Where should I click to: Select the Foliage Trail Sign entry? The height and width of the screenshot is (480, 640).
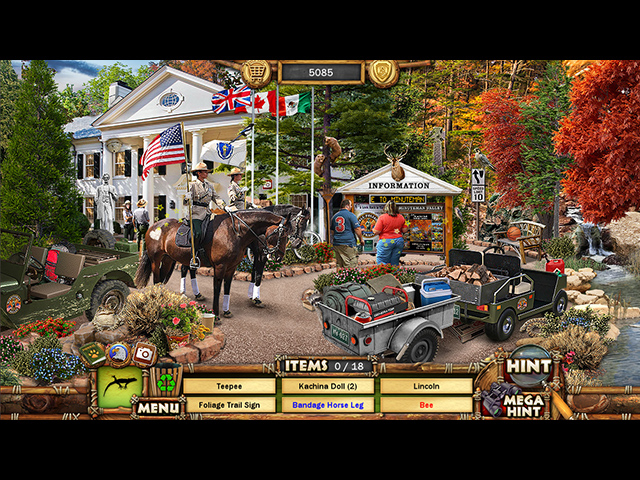click(x=229, y=405)
